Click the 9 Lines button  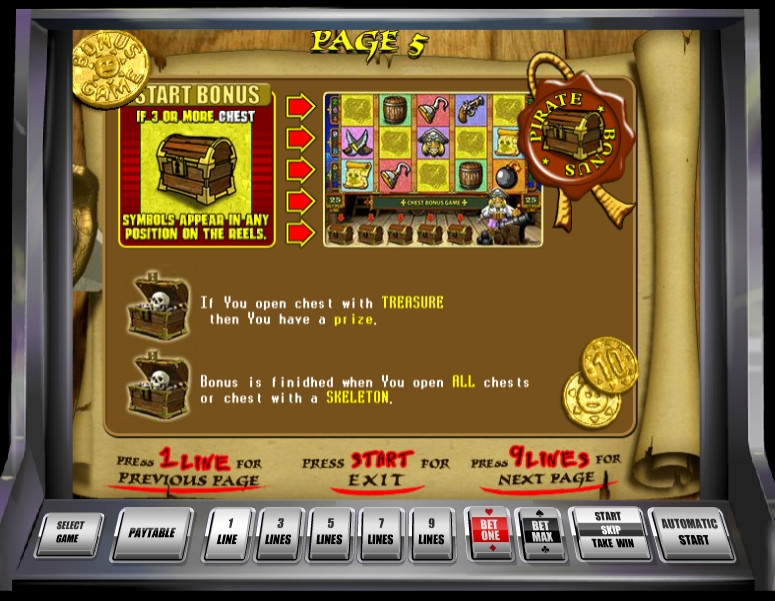(x=431, y=533)
